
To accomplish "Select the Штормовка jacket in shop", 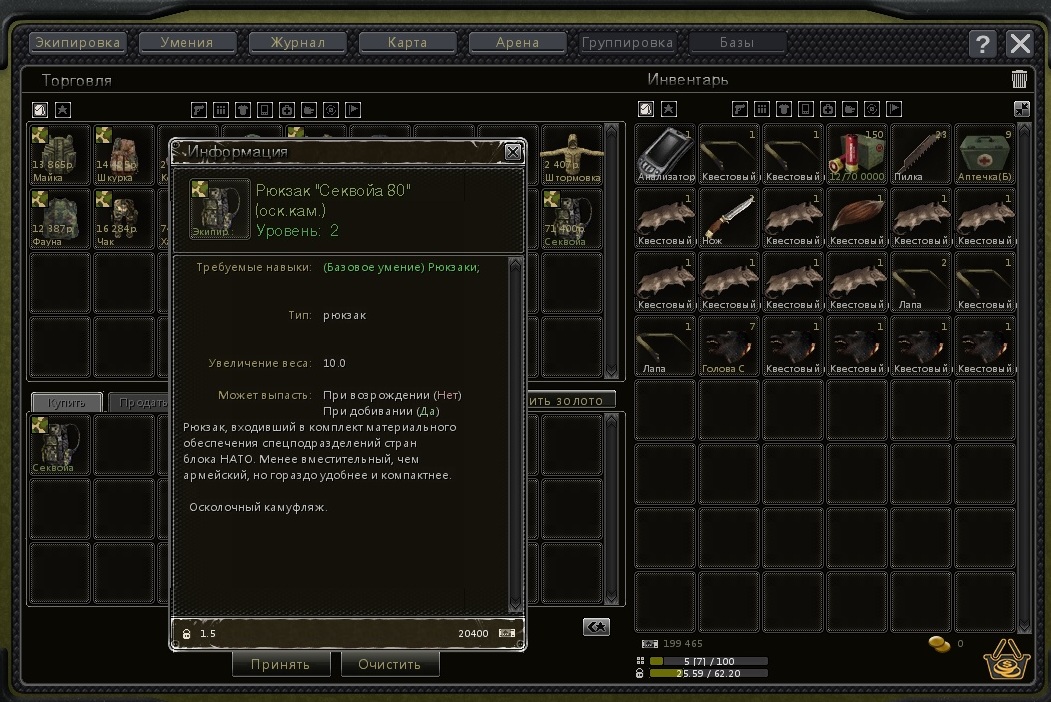I will tap(573, 155).
